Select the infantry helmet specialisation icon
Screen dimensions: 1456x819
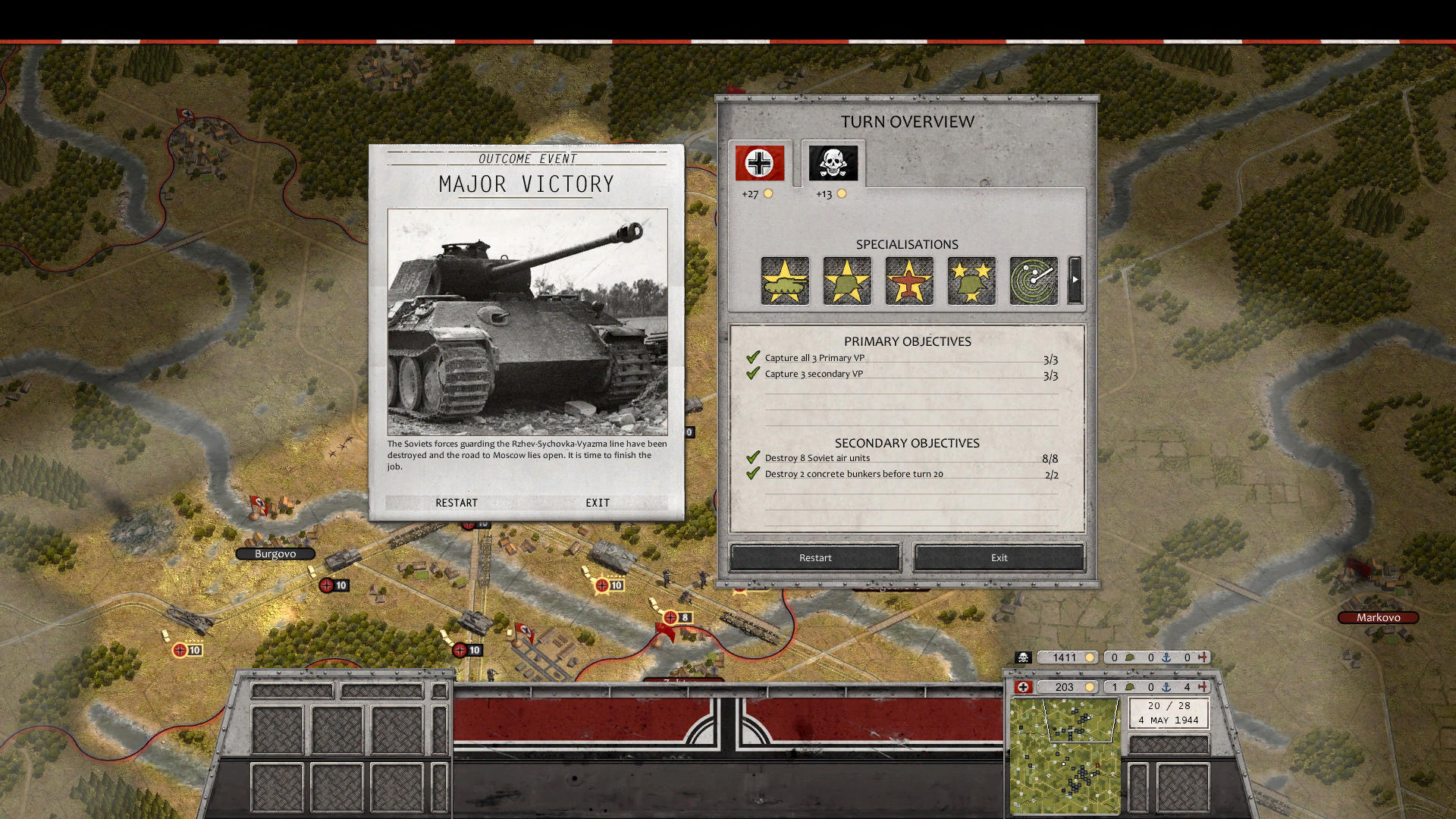[x=846, y=281]
